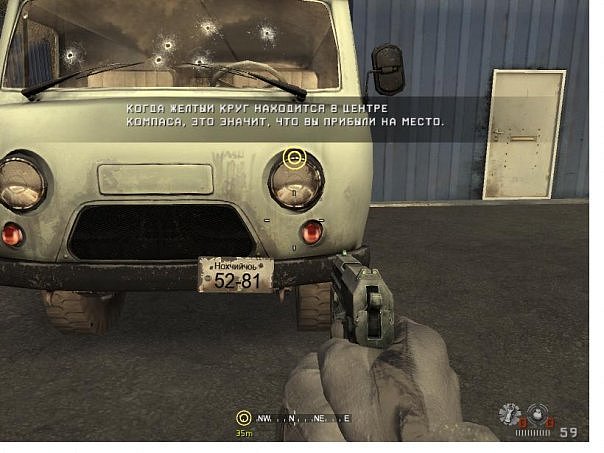Select the yellow objective icon beside the compass
The width and height of the screenshot is (604, 453).
[243, 419]
